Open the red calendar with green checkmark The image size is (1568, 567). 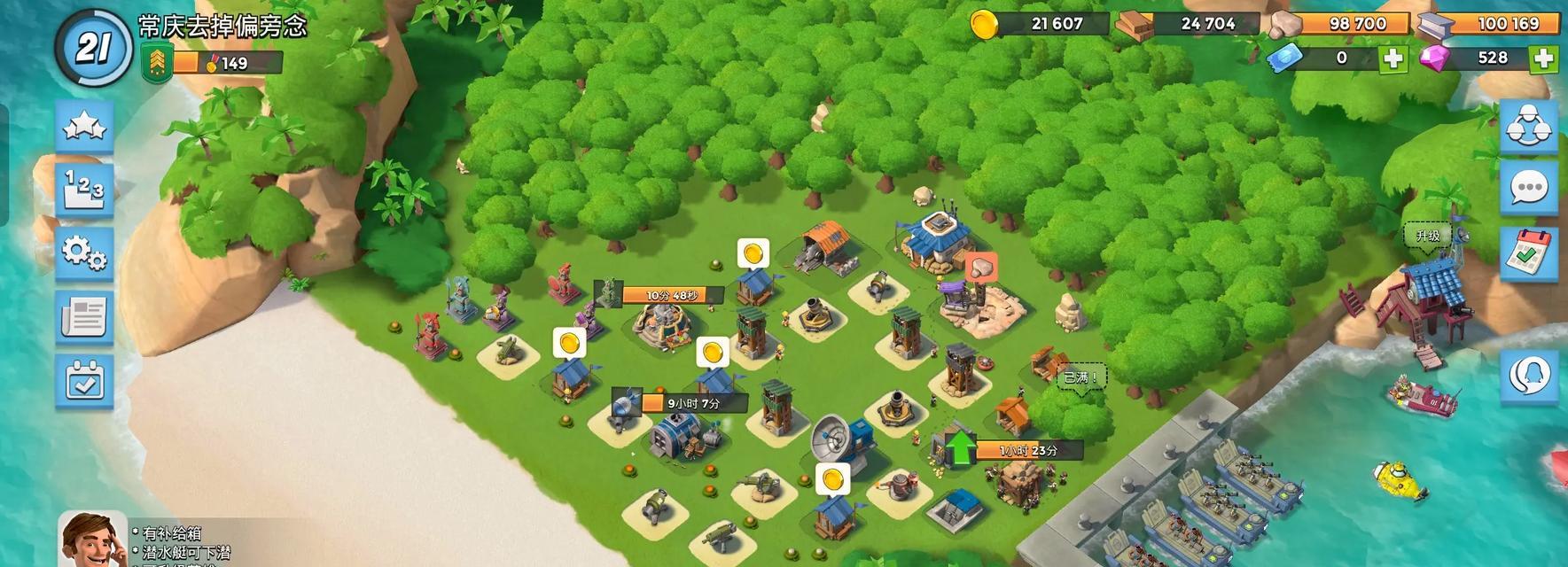[1530, 251]
